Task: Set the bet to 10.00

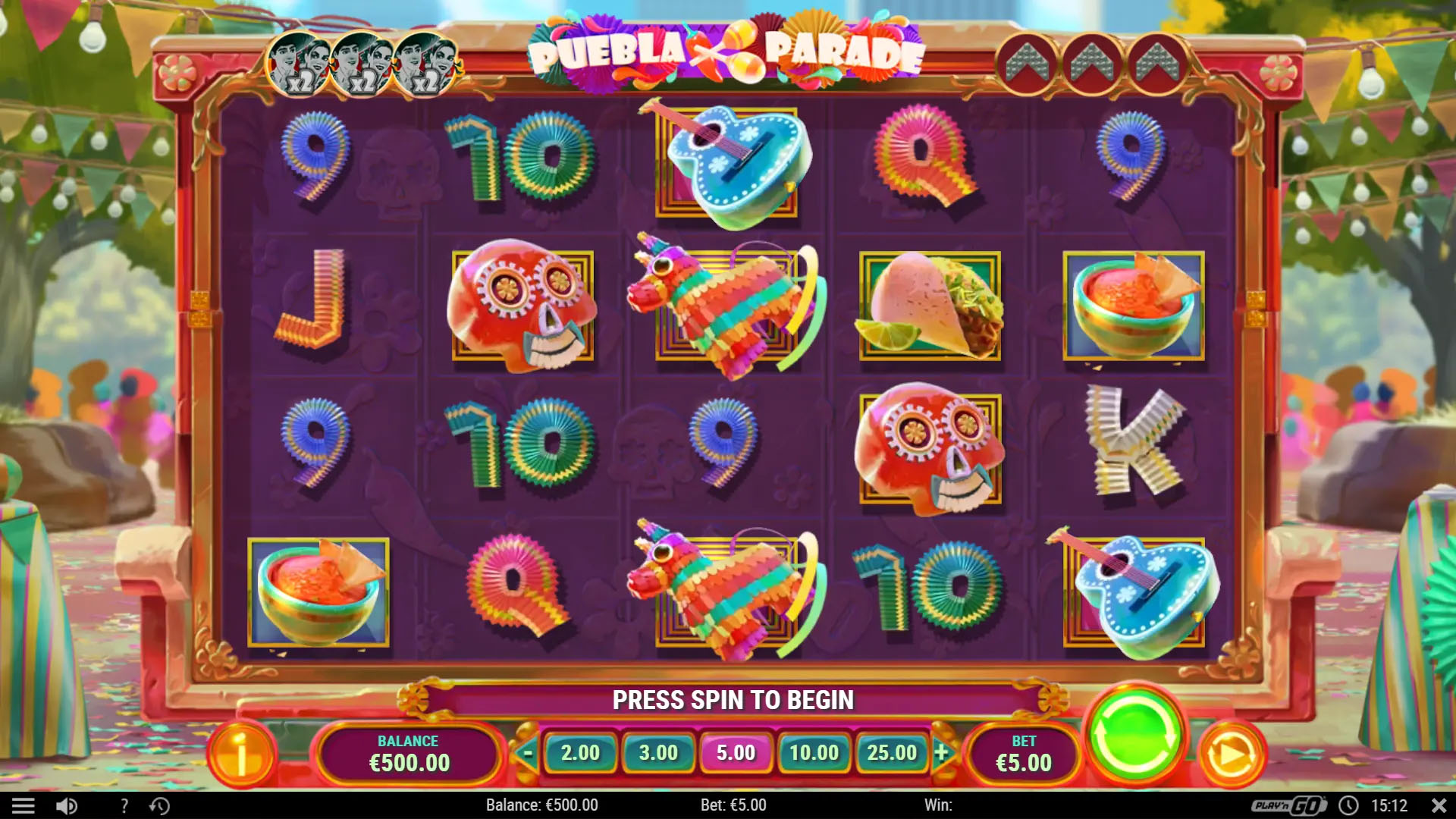Action: [x=814, y=752]
